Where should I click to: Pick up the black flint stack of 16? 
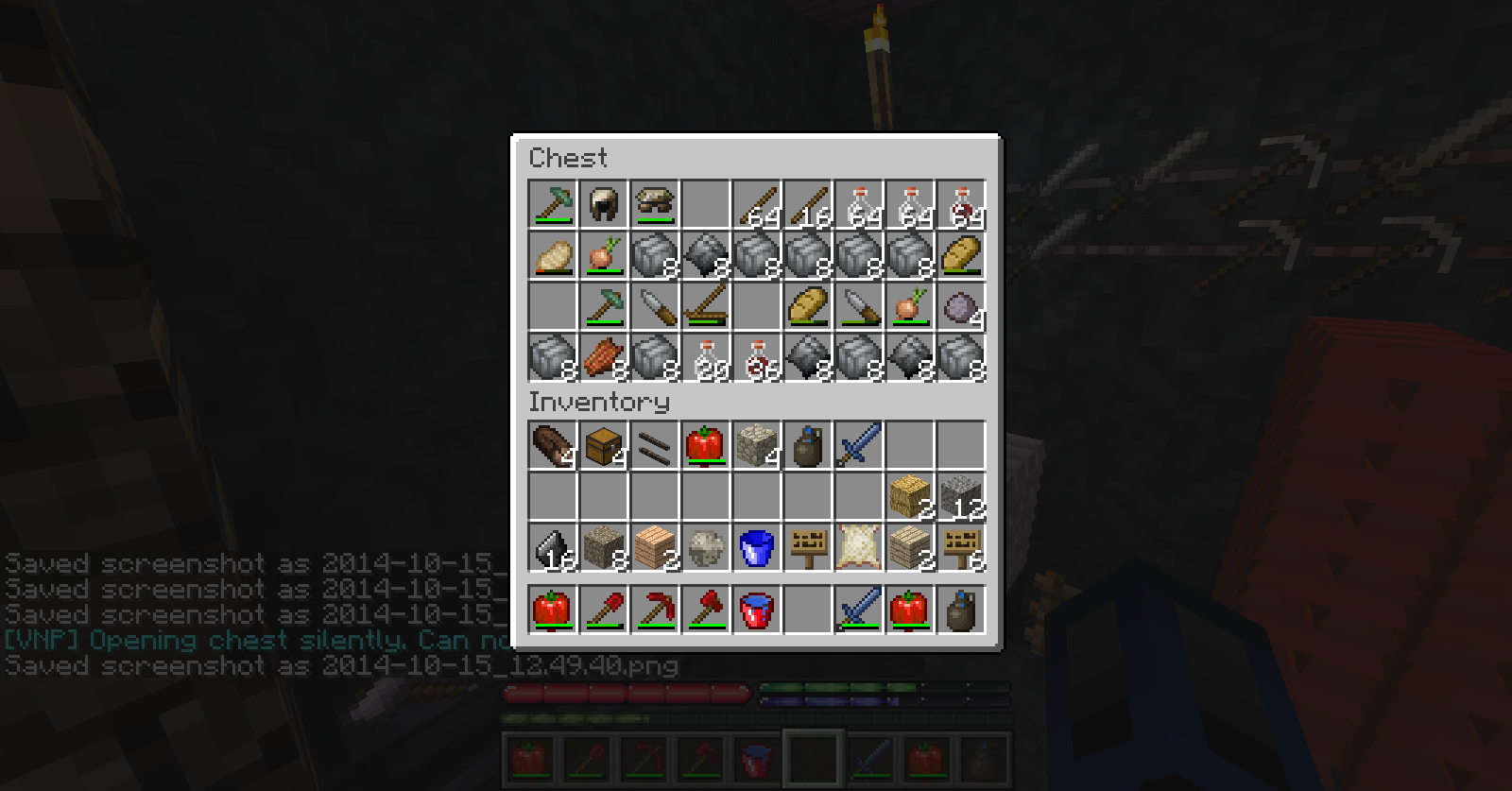coord(552,547)
